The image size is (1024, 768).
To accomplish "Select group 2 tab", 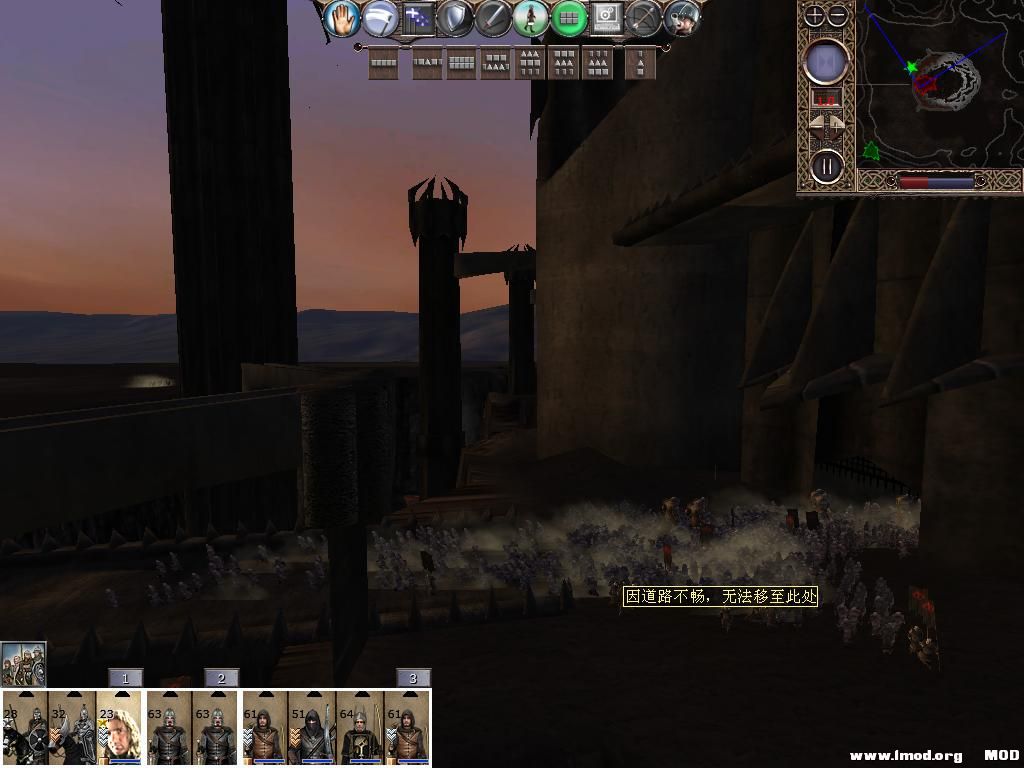I will tap(221, 678).
